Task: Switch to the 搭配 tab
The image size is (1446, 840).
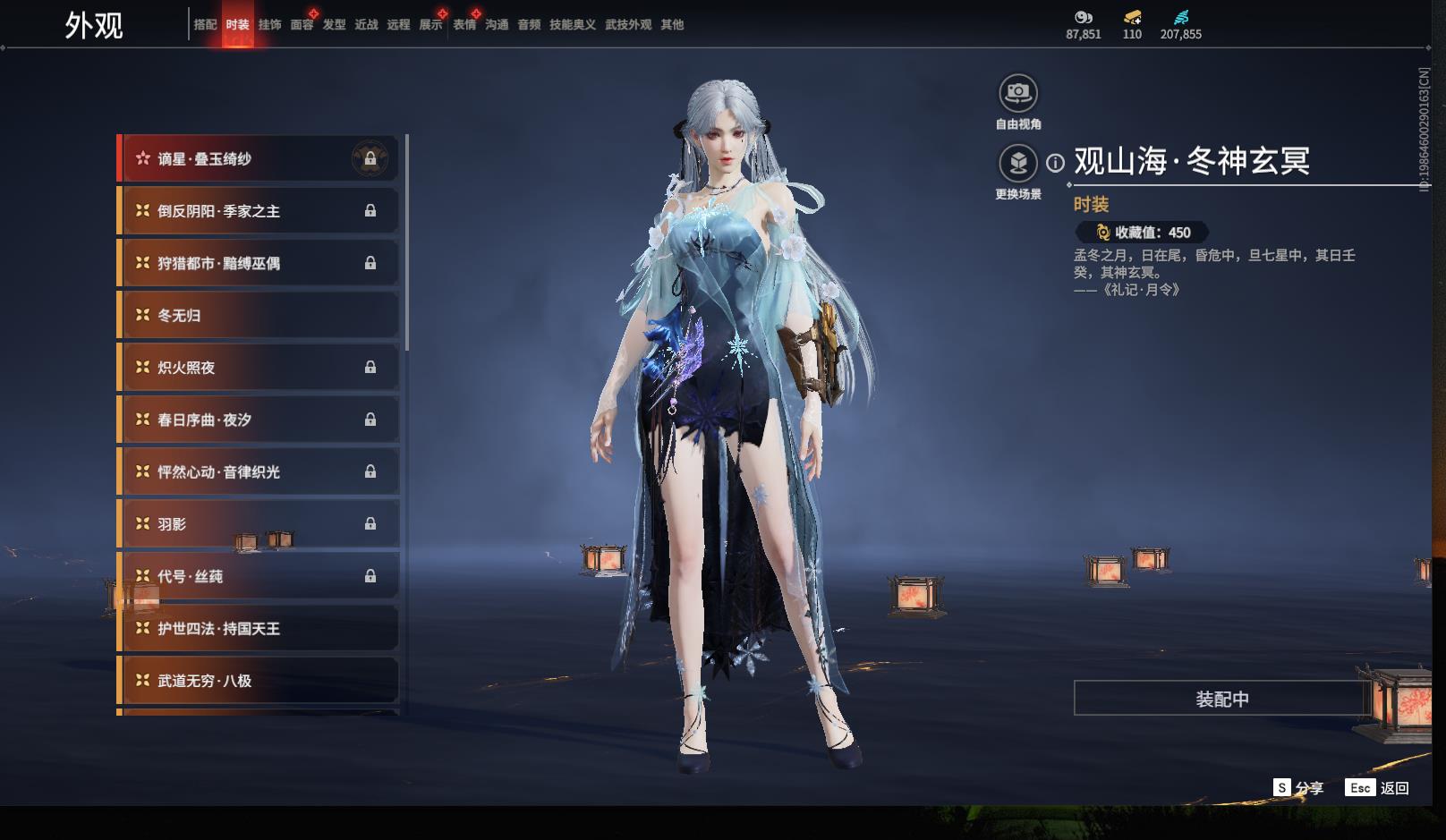Action: click(x=205, y=25)
